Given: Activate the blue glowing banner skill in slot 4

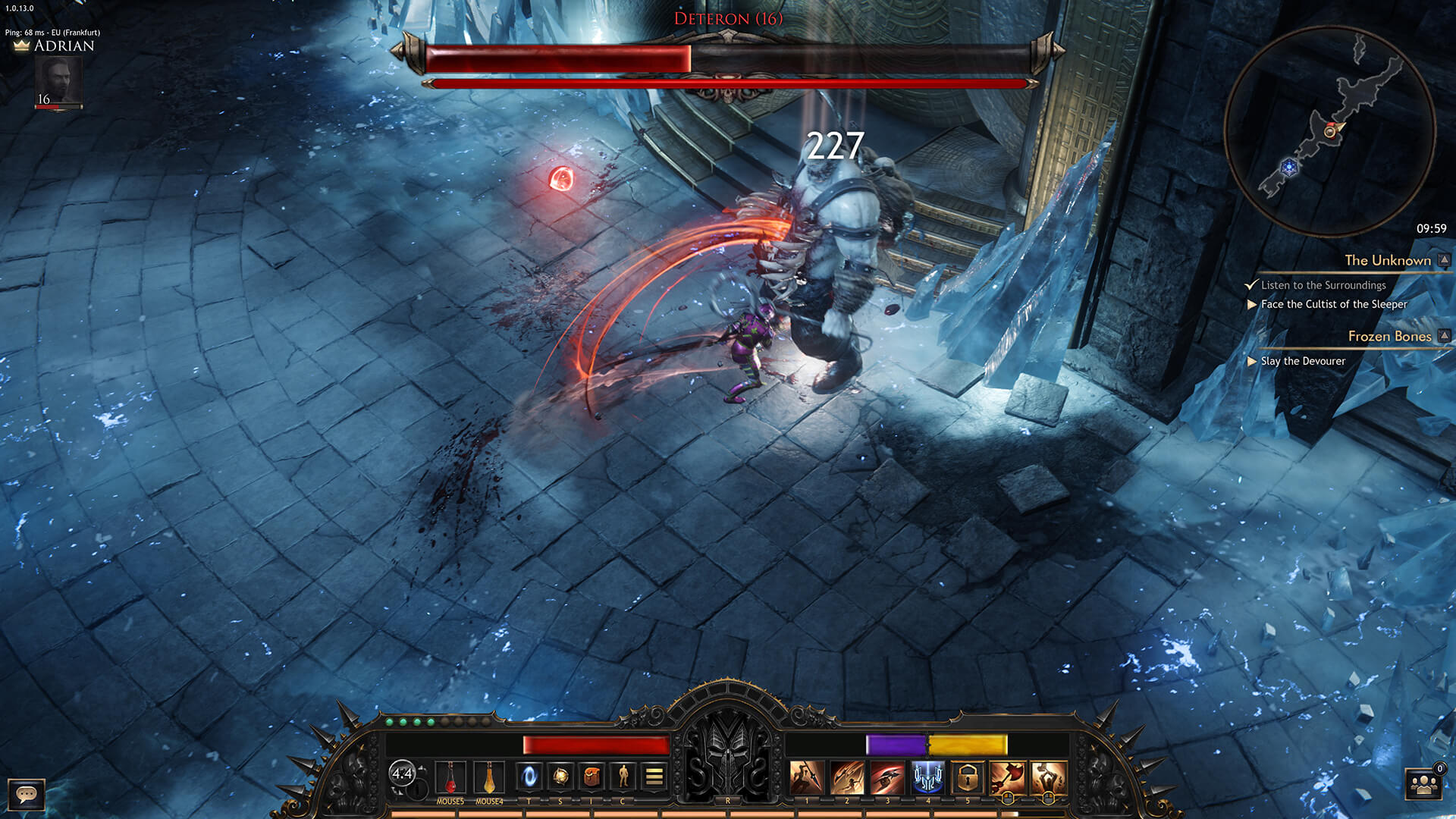Looking at the screenshot, I should click(x=927, y=777).
